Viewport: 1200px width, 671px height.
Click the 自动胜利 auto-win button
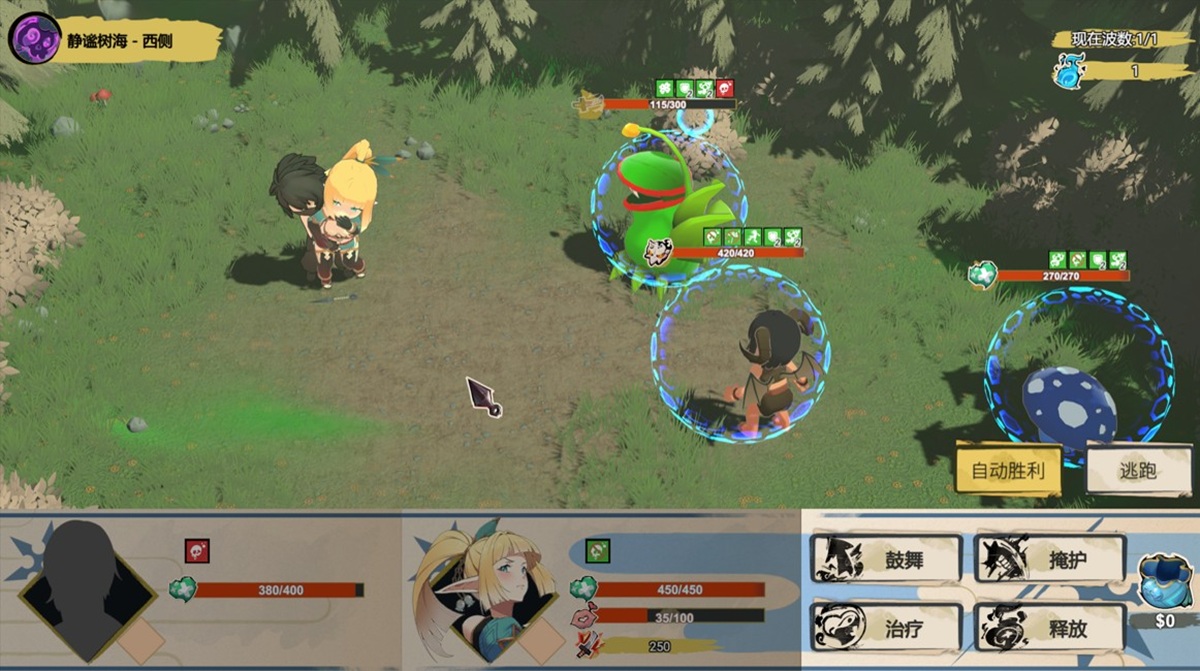tap(1007, 469)
